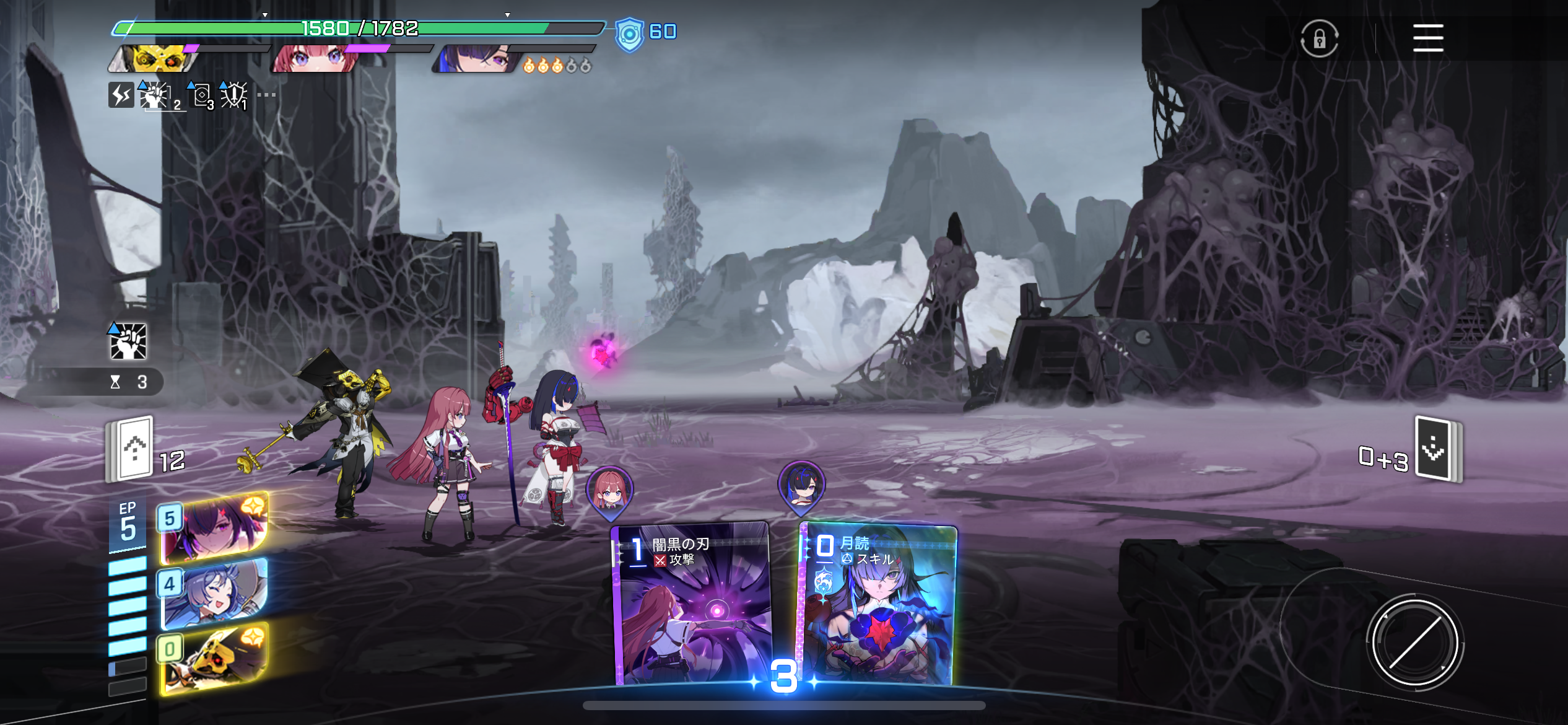Toggle the lock rotation icon
Viewport: 1568px width, 725px height.
(x=1319, y=38)
